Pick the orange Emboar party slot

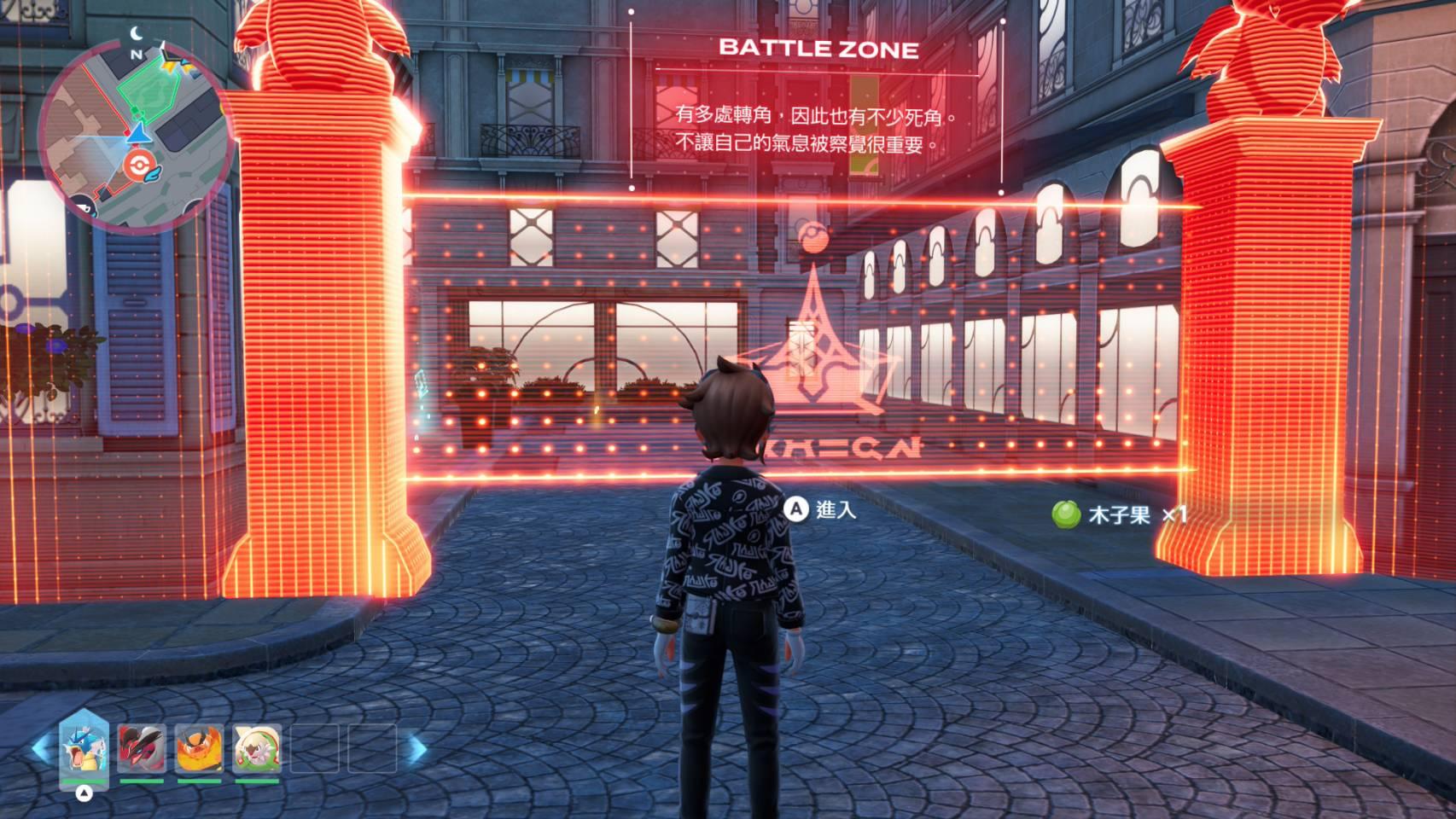[x=200, y=748]
